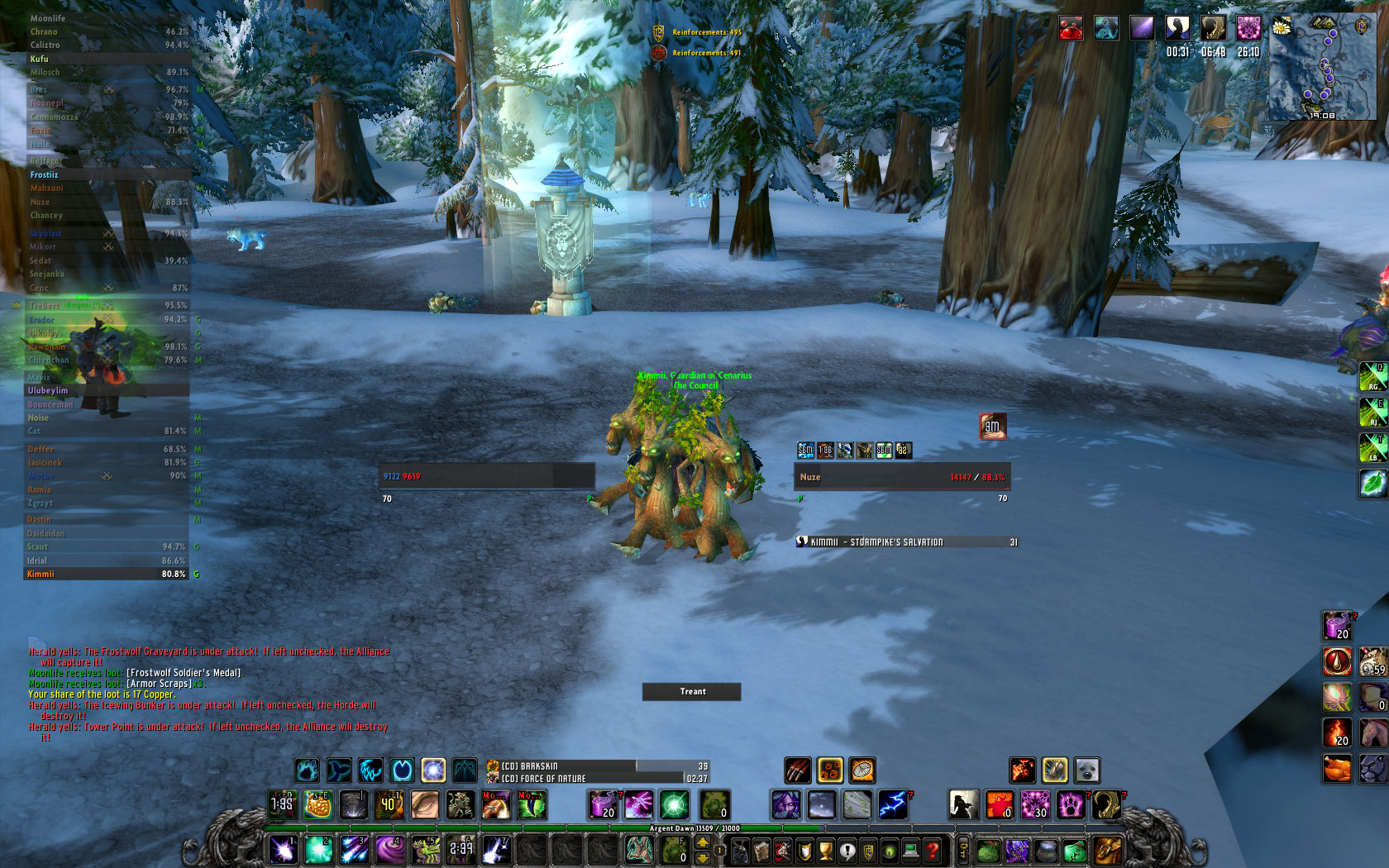Cast the action bar slot 1 starburst spell
Image resolution: width=1389 pixels, height=868 pixels.
tap(283, 849)
